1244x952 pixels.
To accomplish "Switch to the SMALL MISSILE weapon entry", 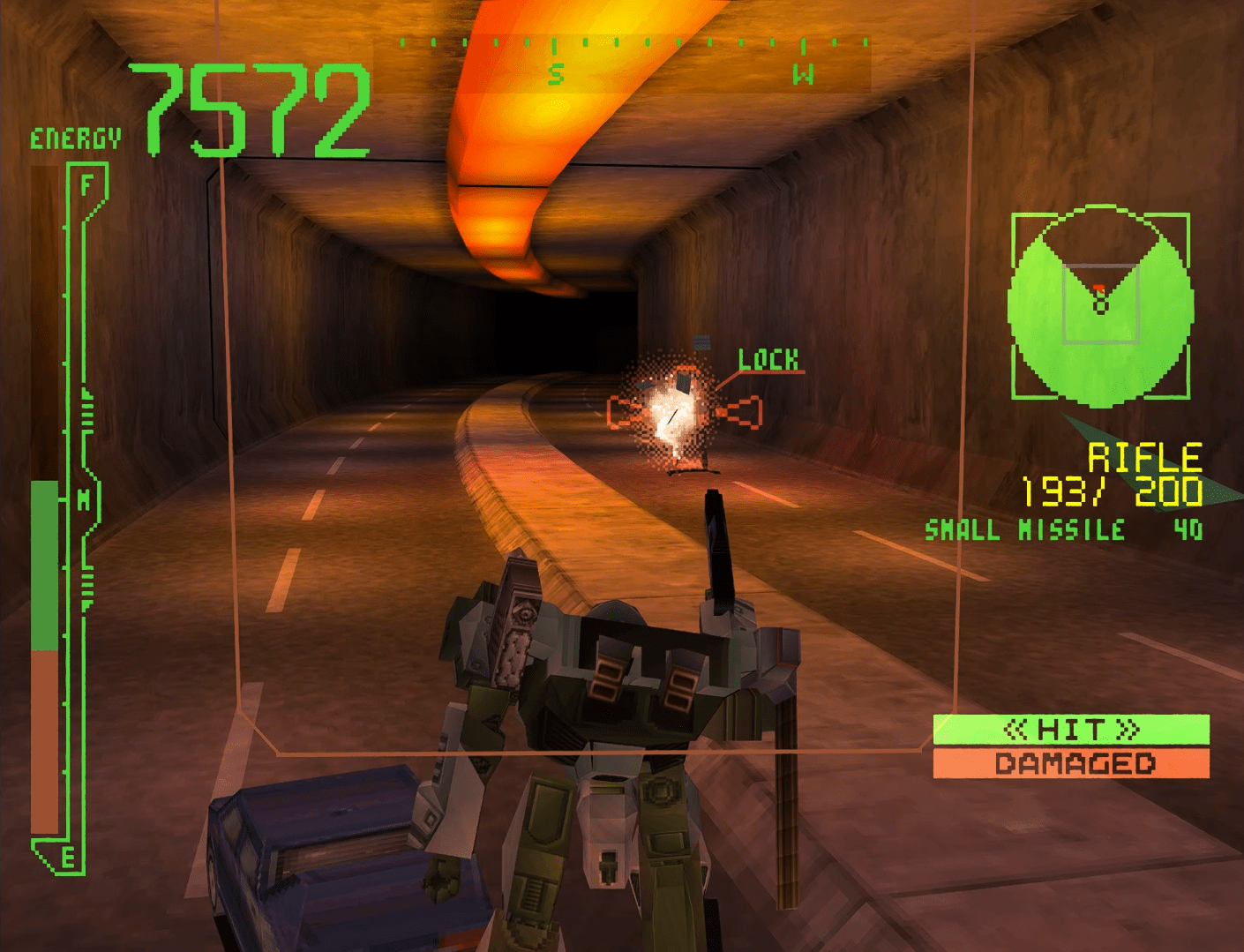I will click(x=1023, y=530).
